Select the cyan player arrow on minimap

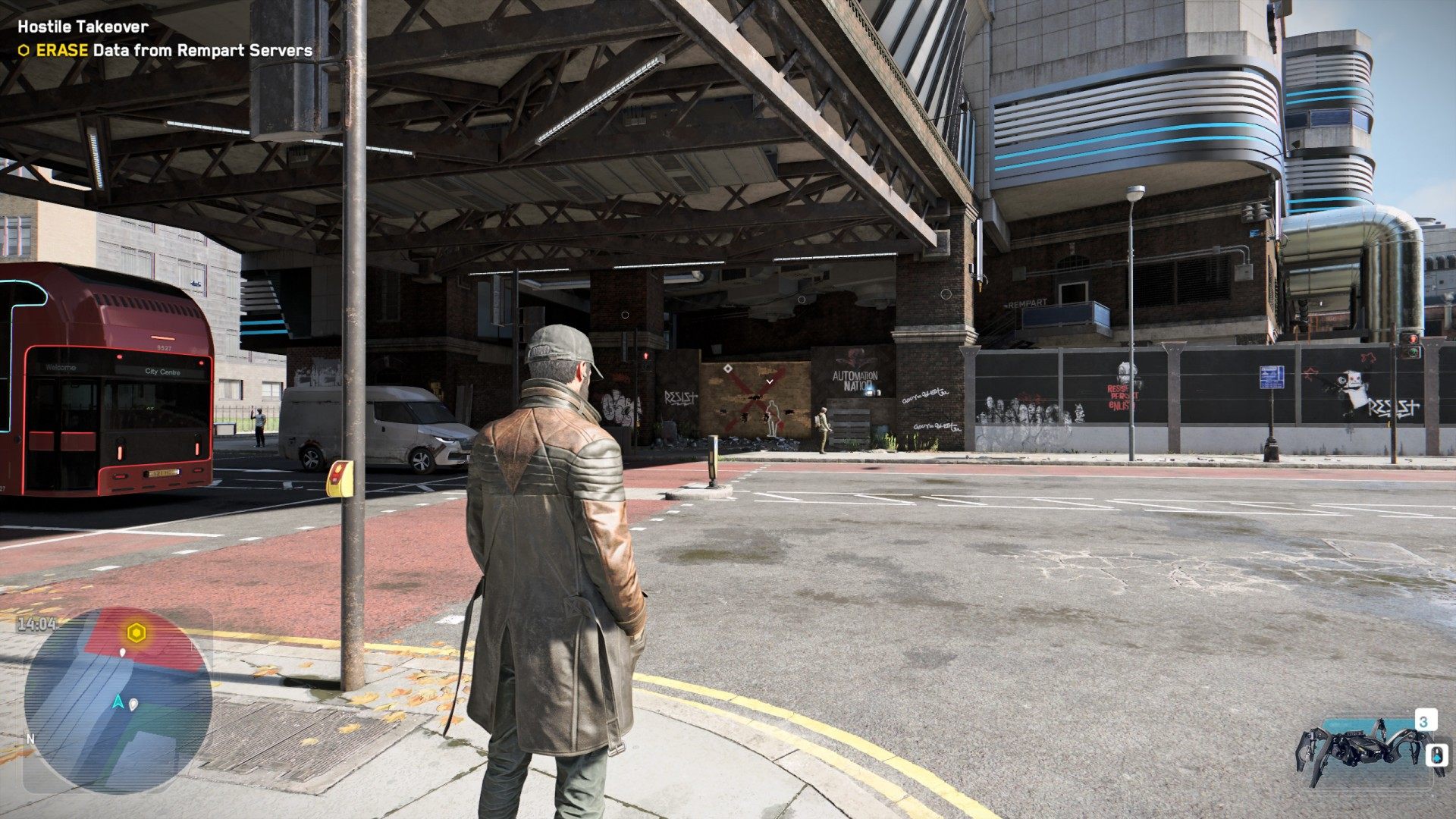point(118,701)
